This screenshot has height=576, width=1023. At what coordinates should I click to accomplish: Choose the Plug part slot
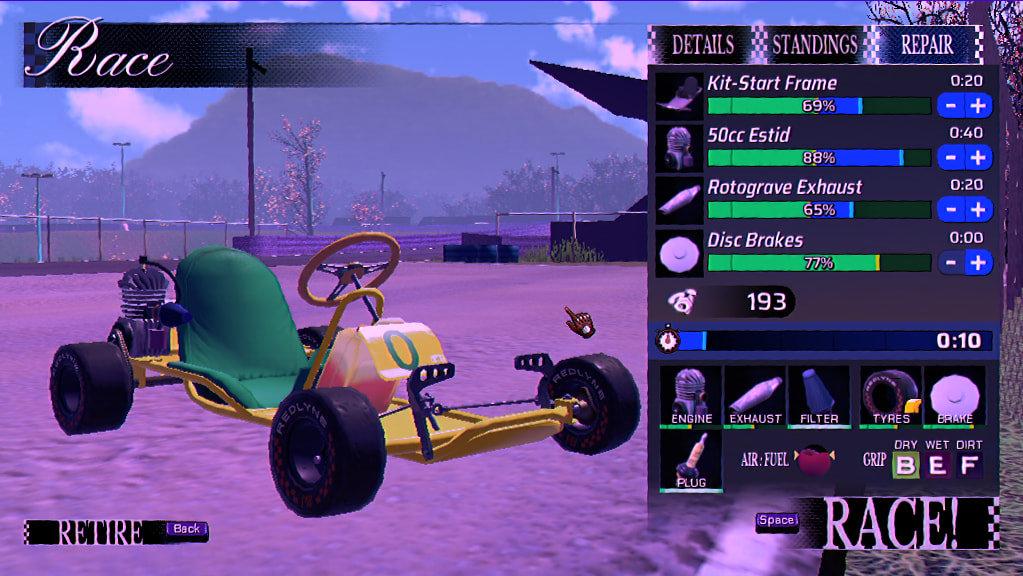(691, 461)
